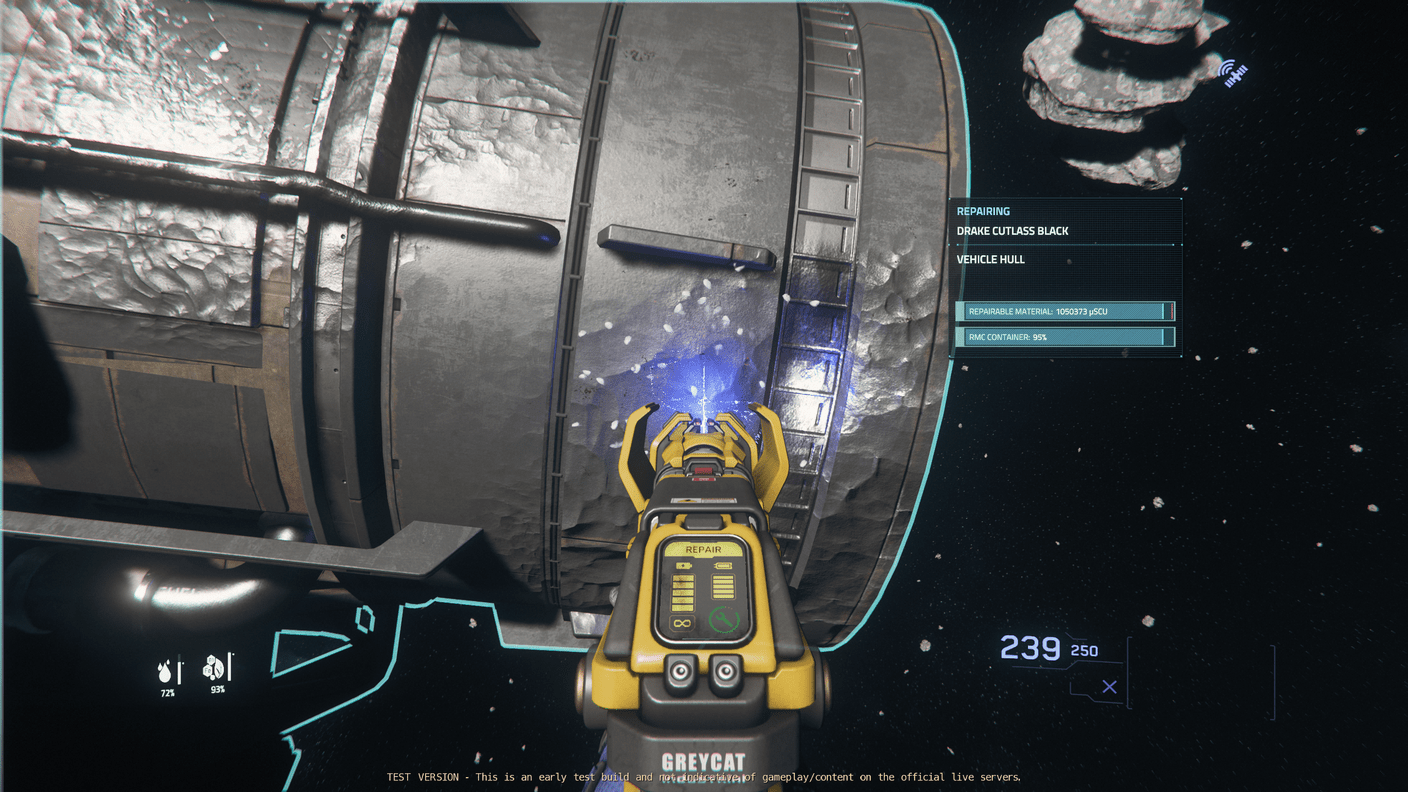The height and width of the screenshot is (792, 1408).
Task: Click the green wrench icon on tool screen
Action: pos(724,619)
